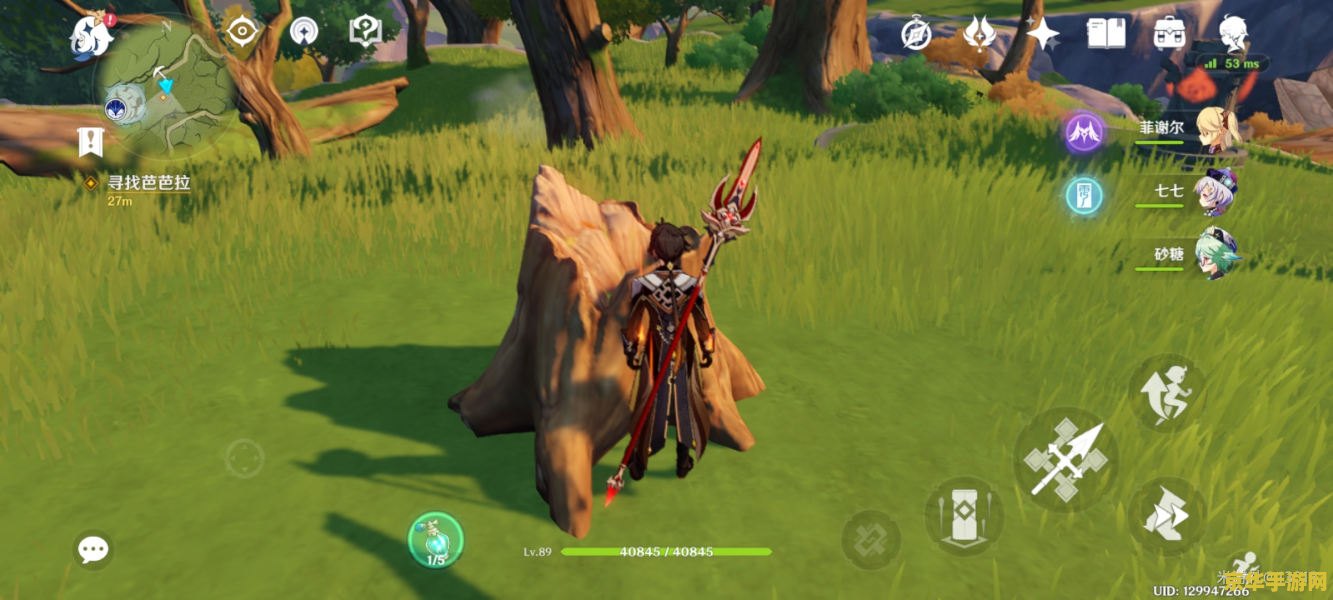The height and width of the screenshot is (600, 1333).
Task: Switch to party member 砂糖
Action: tap(1215, 255)
